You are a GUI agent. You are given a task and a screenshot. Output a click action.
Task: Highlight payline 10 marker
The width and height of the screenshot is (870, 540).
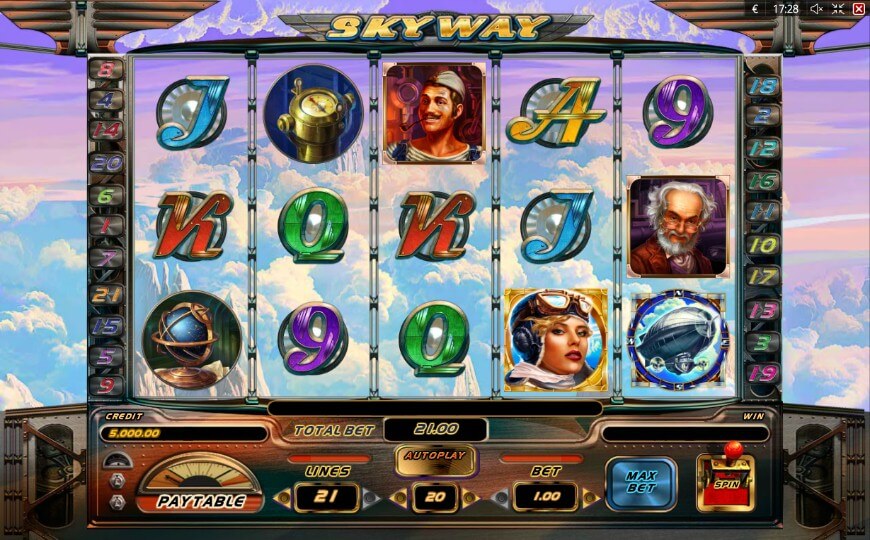click(762, 244)
